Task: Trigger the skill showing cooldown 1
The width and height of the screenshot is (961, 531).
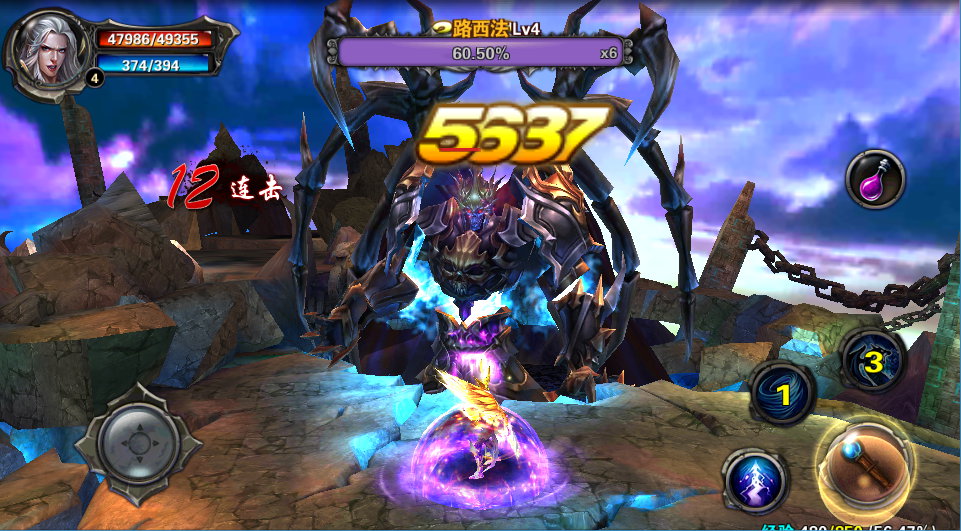Action: tap(785, 393)
